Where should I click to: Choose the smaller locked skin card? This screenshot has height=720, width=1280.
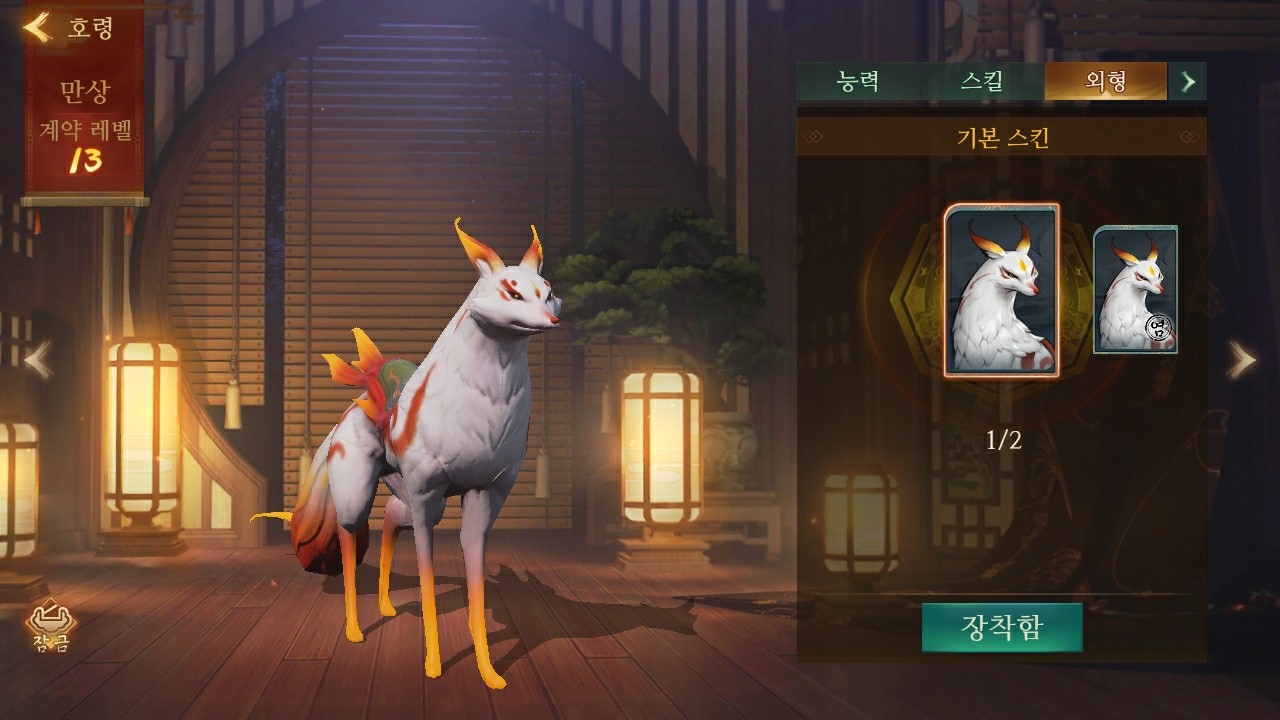[x=1135, y=289]
